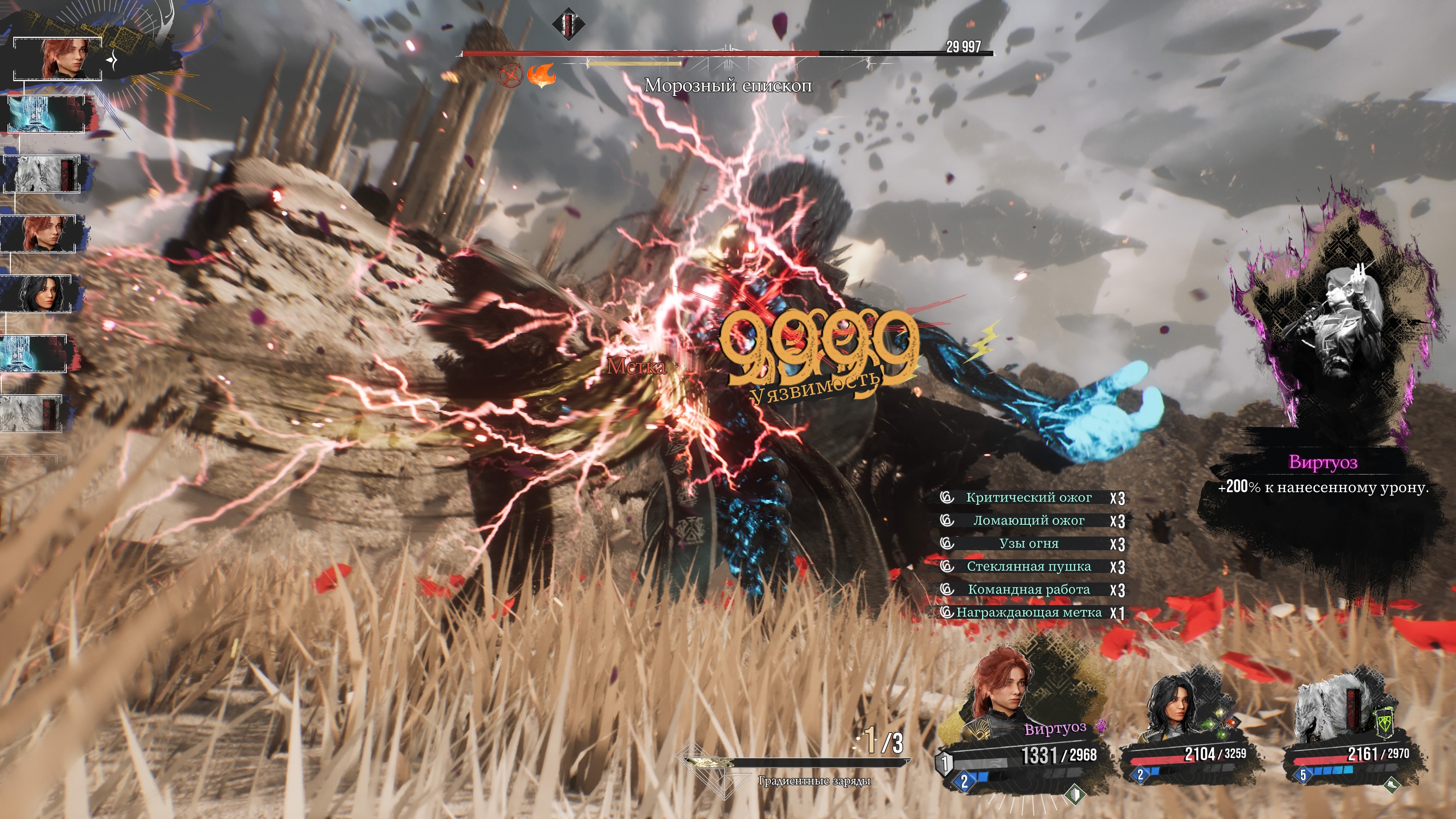
Task: Click the flame burn status icon
Action: pyautogui.click(x=541, y=75)
